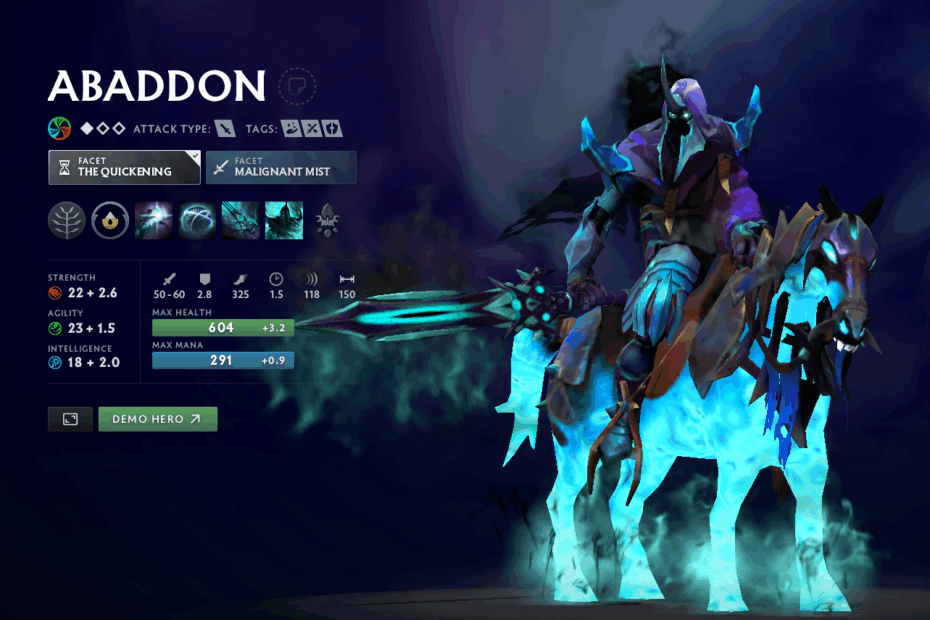
Task: Inspect the Curse of Avernus ability
Action: point(241,220)
